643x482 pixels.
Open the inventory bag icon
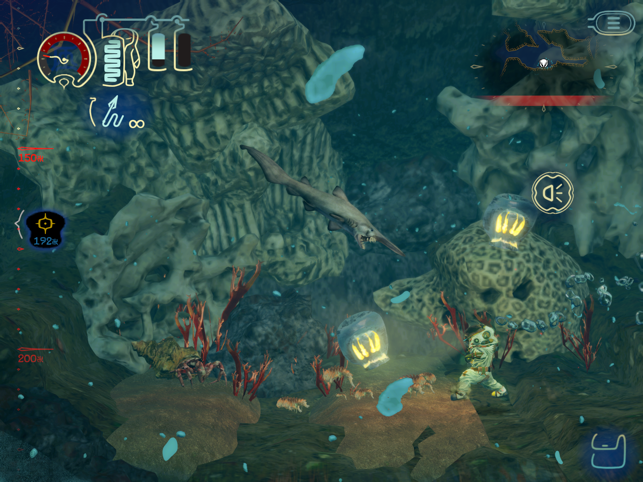[604, 449]
